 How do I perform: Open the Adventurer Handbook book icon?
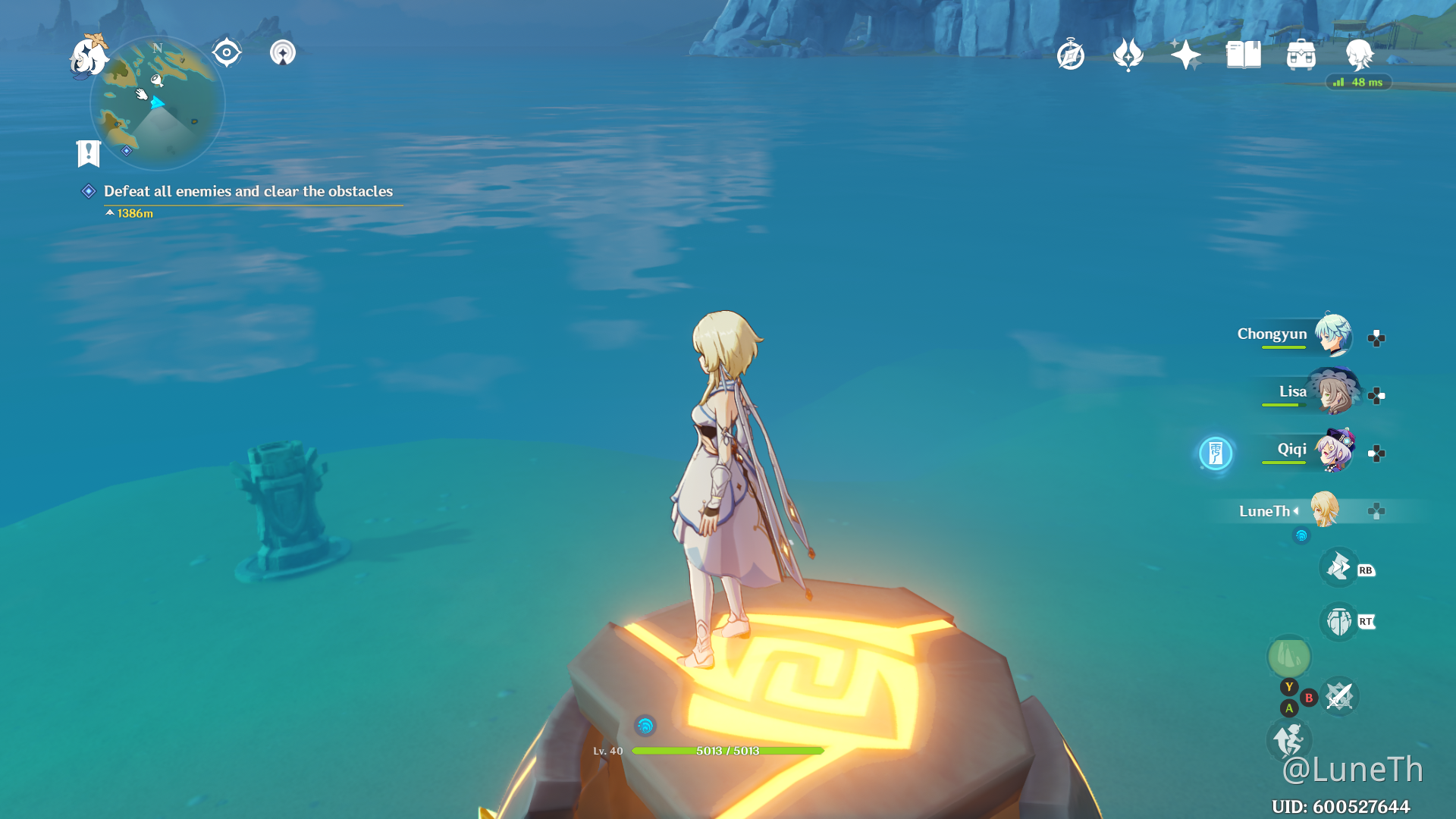1243,55
